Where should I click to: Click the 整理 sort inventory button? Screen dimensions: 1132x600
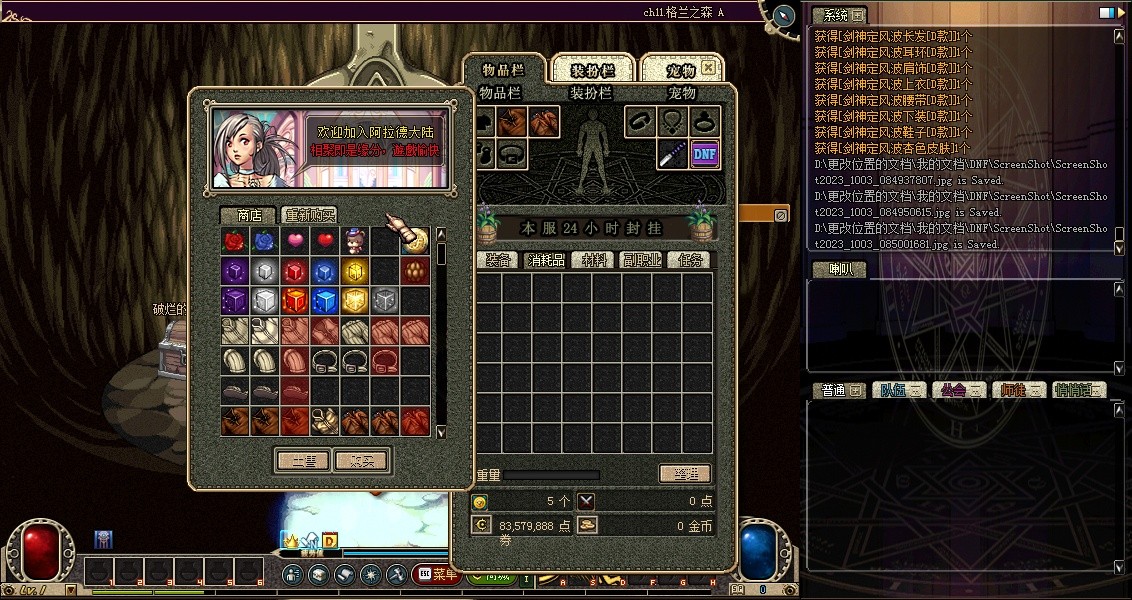click(685, 474)
